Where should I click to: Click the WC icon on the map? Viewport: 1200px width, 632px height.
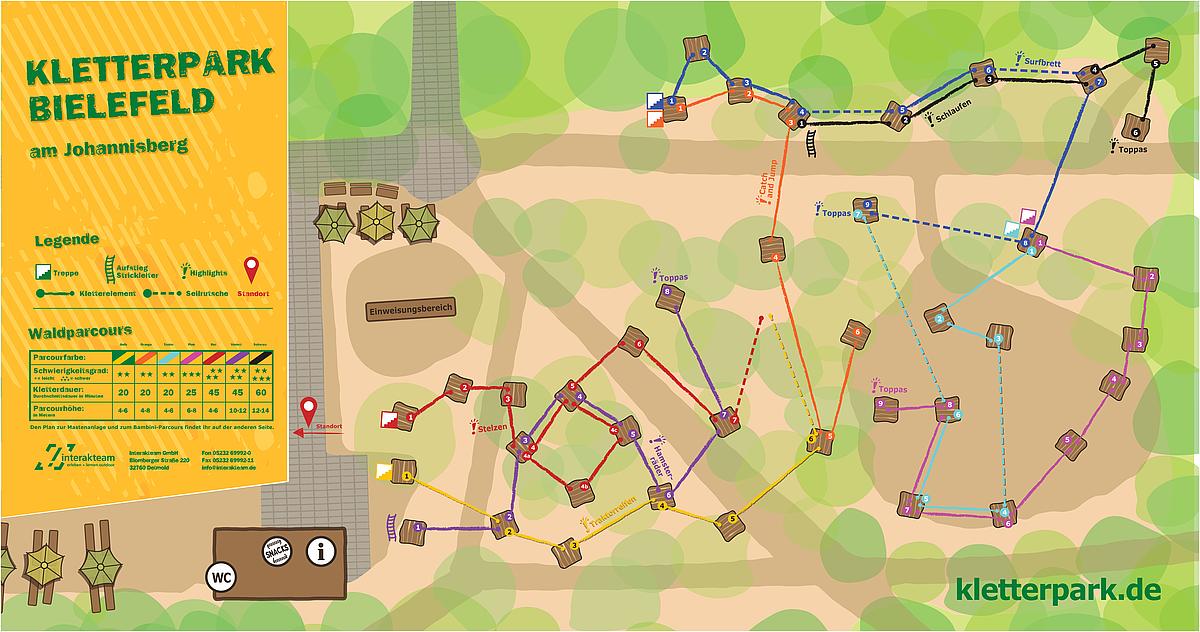pyautogui.click(x=220, y=577)
